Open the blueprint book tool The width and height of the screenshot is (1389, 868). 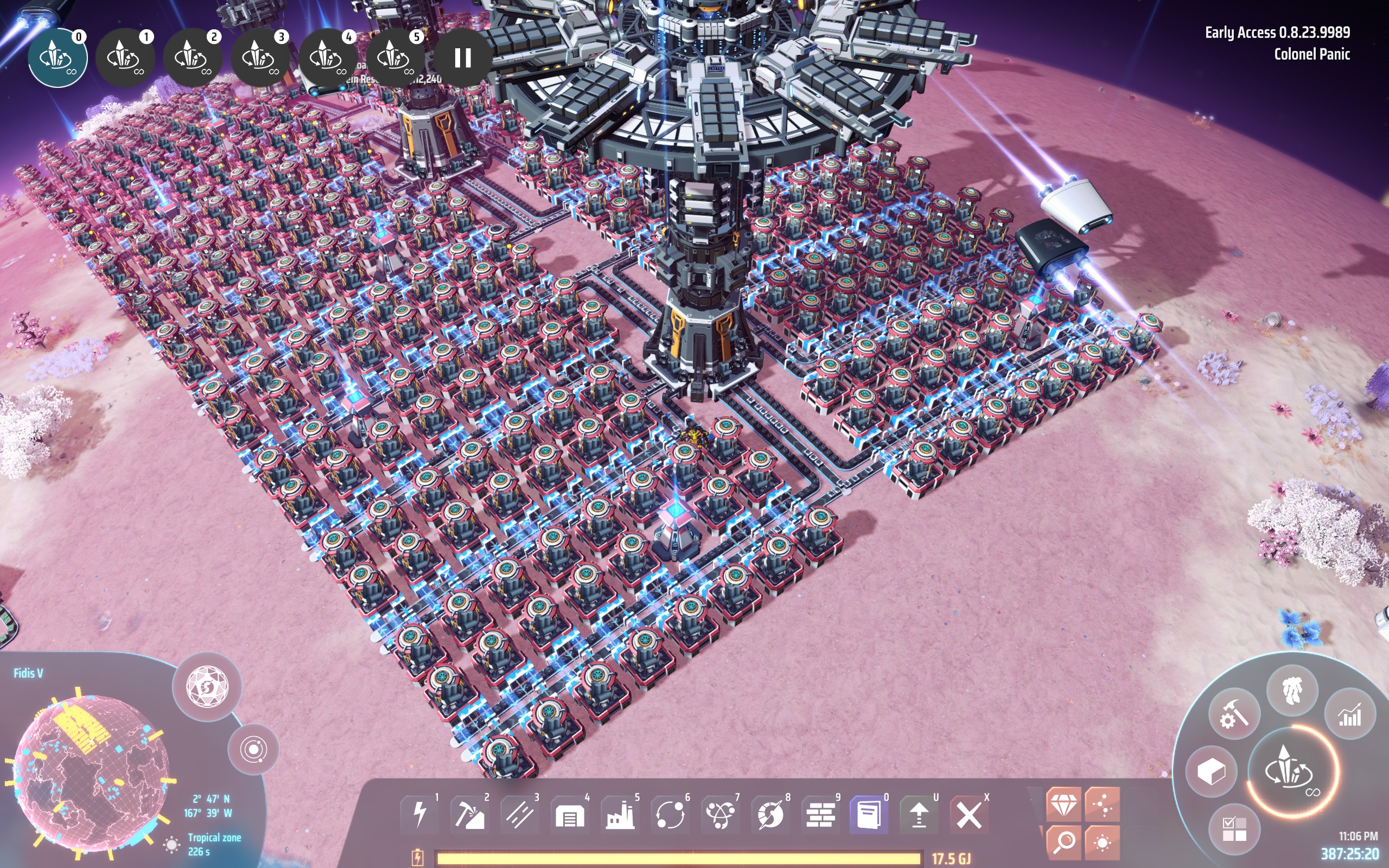[869, 814]
